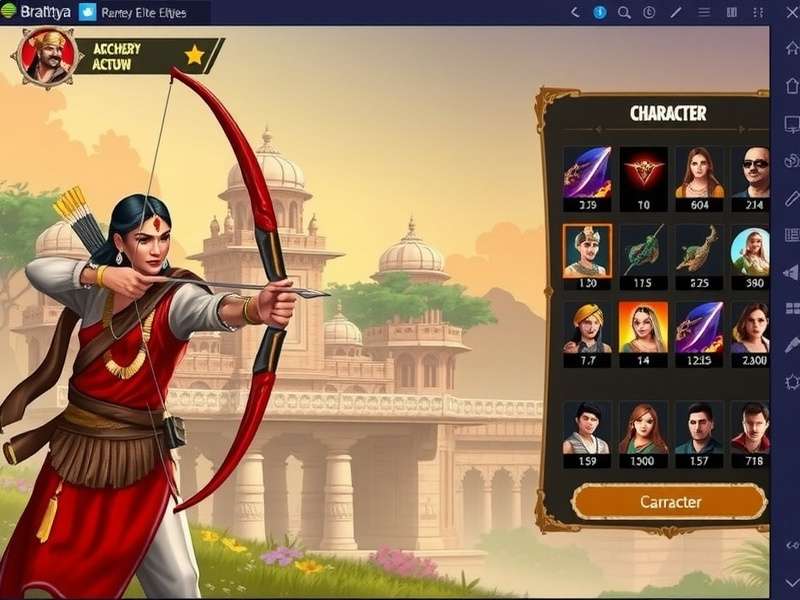Choose the young man portrait numbered 159
Screen dimensions: 800x600
click(x=587, y=428)
